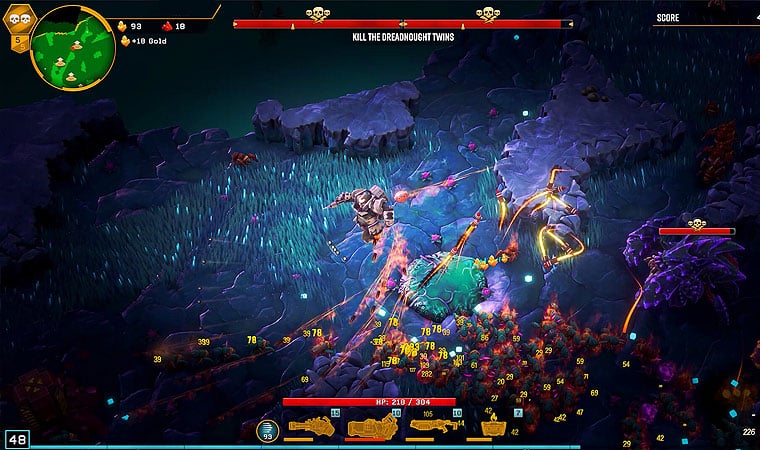
Task: Choose the shotgun weapon slot
Action: (435, 426)
